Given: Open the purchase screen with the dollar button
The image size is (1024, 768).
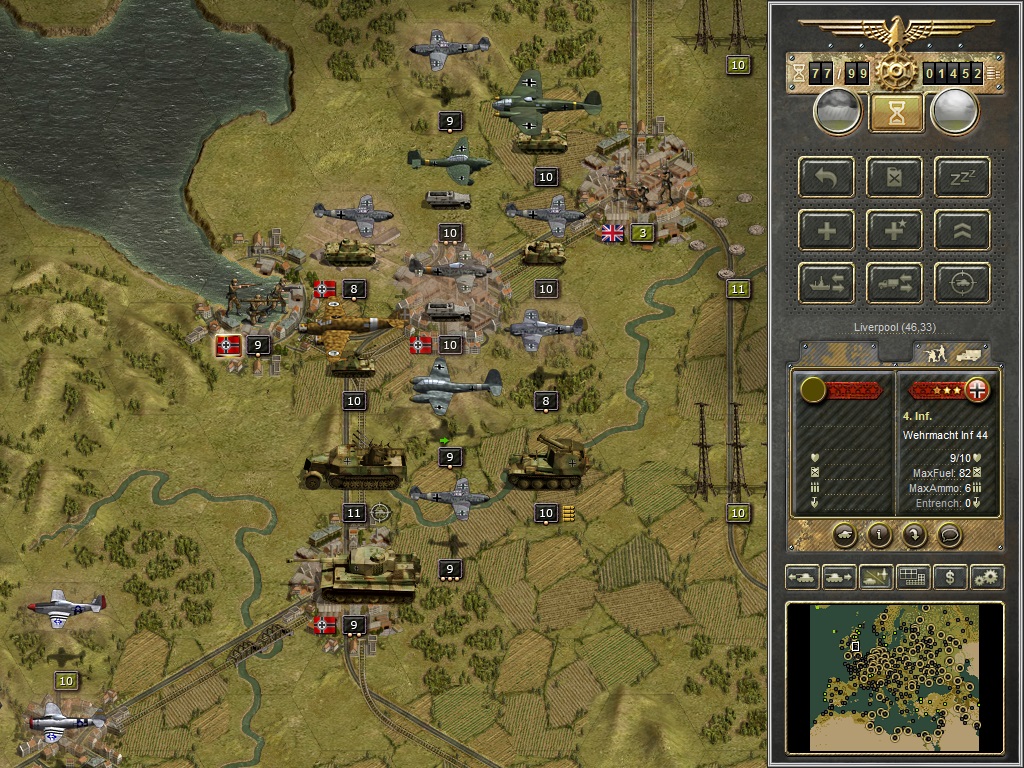Looking at the screenshot, I should click(x=950, y=577).
